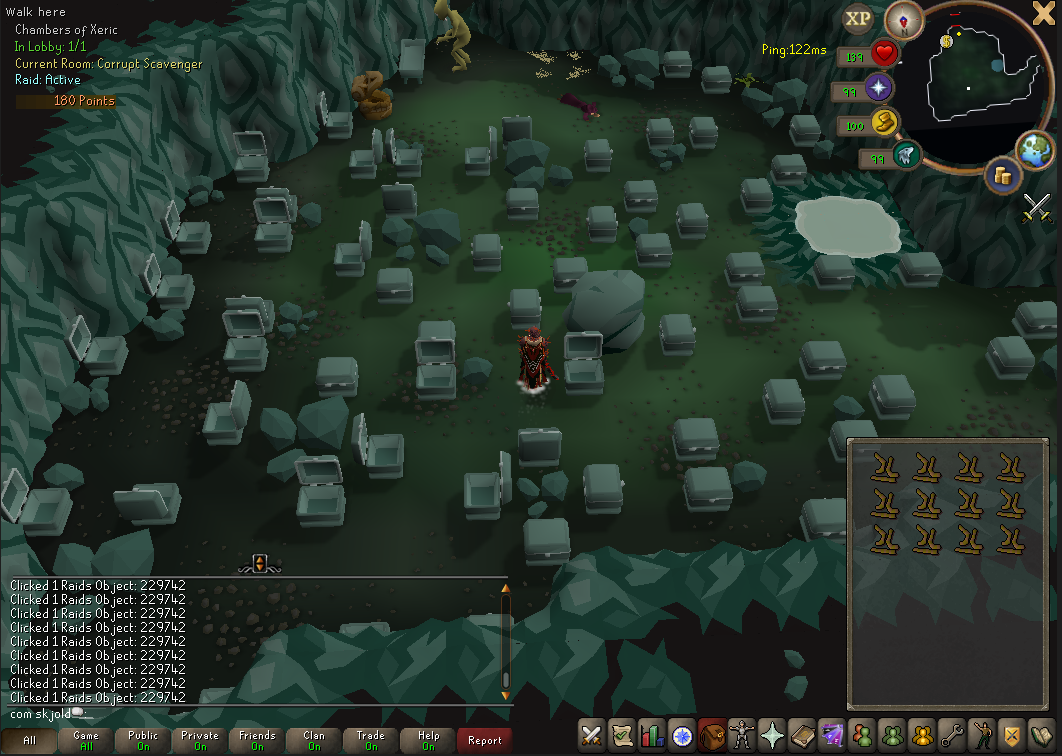Open the Prayer star tab

(x=771, y=735)
